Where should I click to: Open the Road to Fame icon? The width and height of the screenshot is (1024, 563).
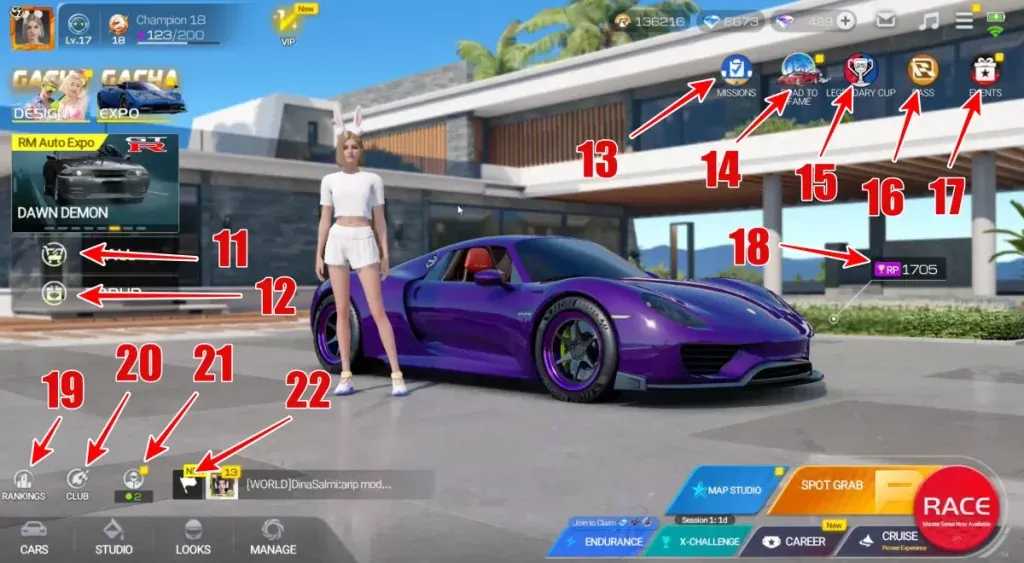[798, 71]
